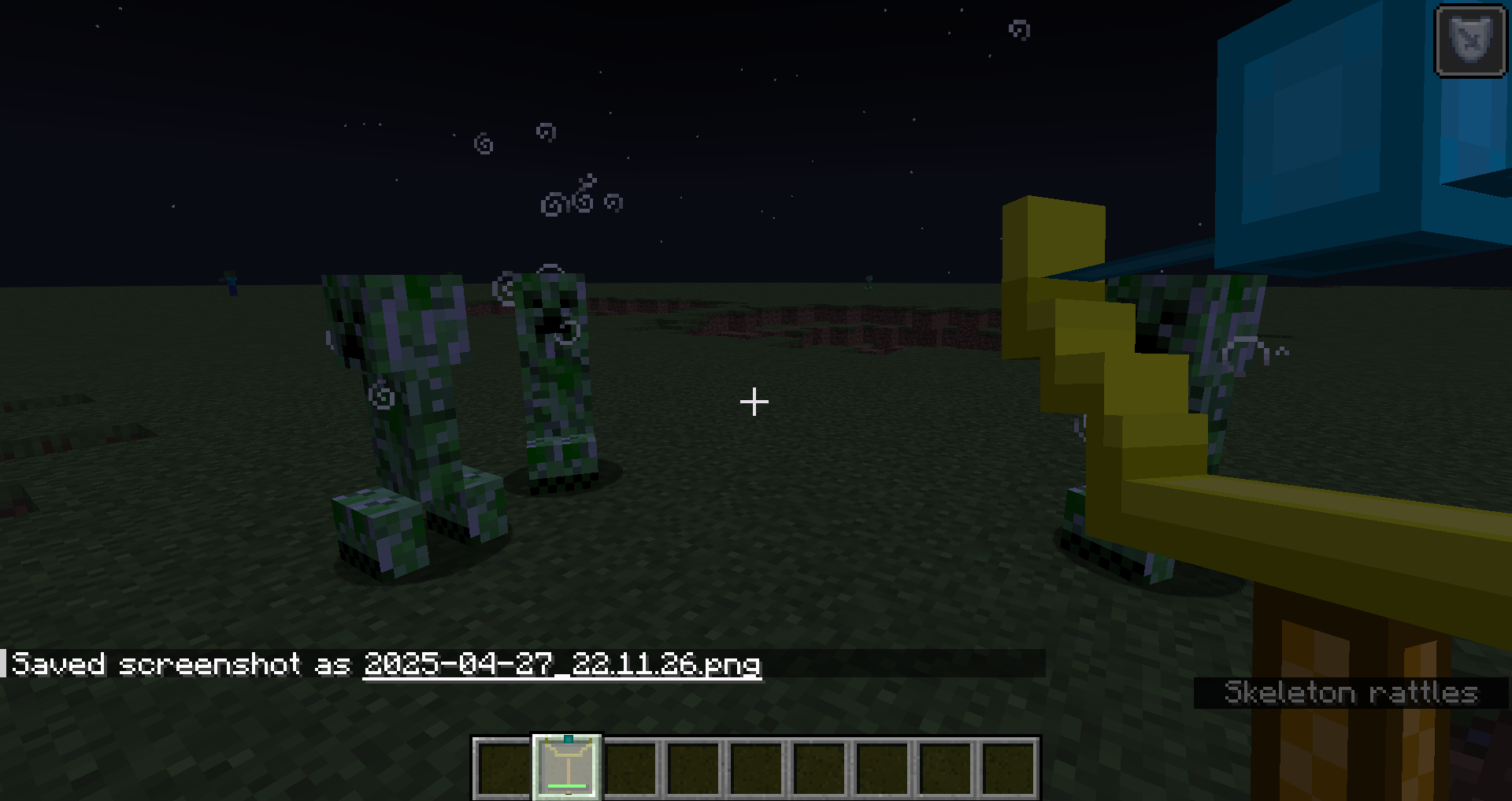Click the shield badge icon in top-right corner
Screen dimensions: 1512x801
click(x=1469, y=42)
